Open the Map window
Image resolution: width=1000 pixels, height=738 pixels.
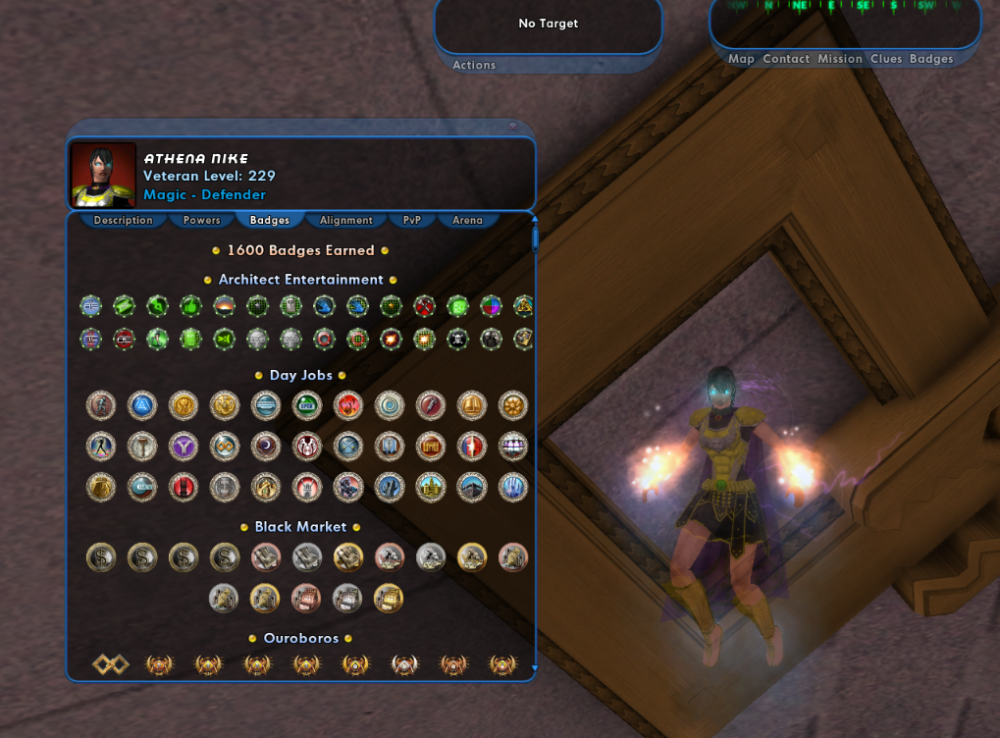[741, 59]
